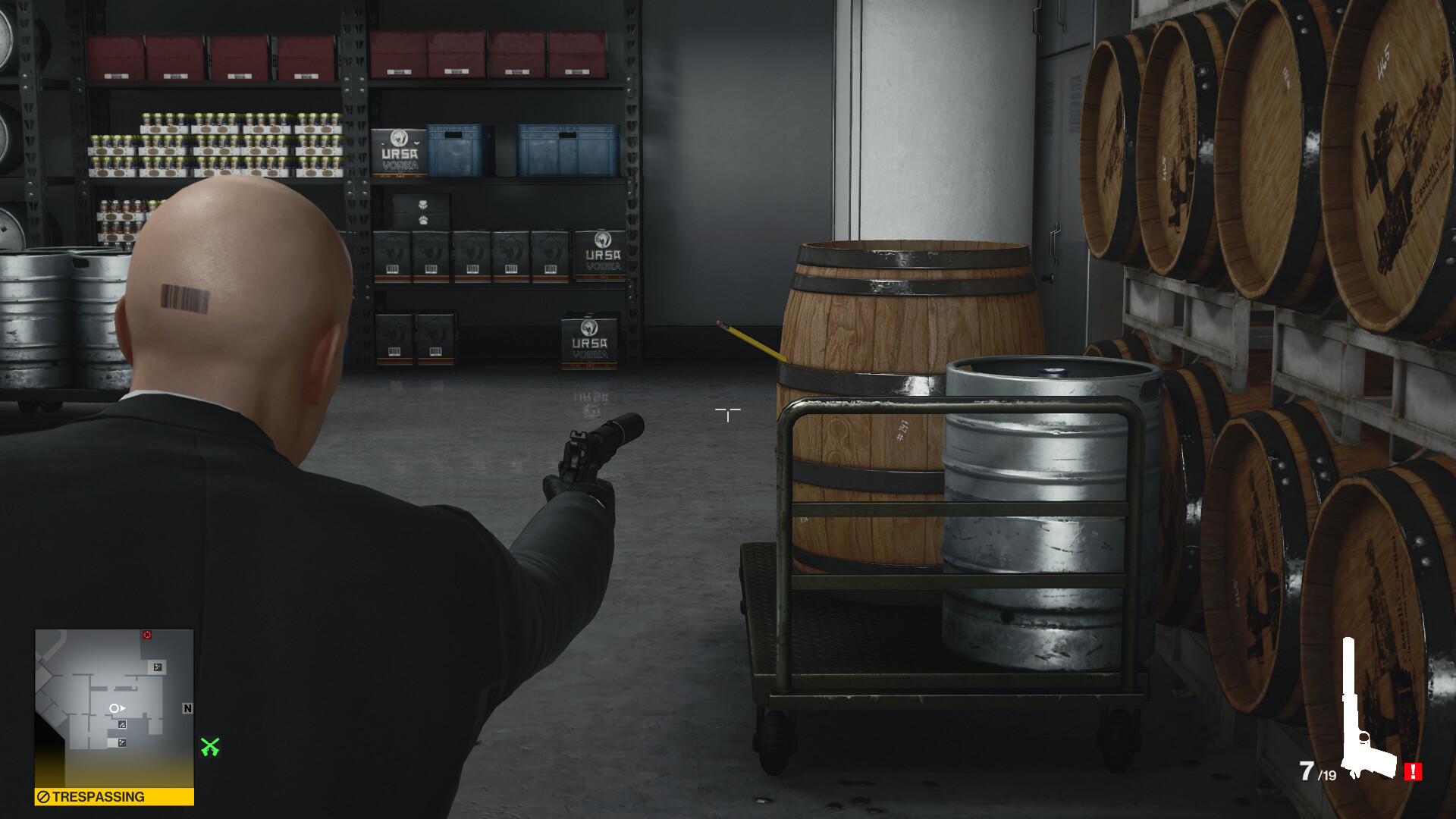Click the minimap in the corner
This screenshot has height=819, width=1456.
pos(114,707)
